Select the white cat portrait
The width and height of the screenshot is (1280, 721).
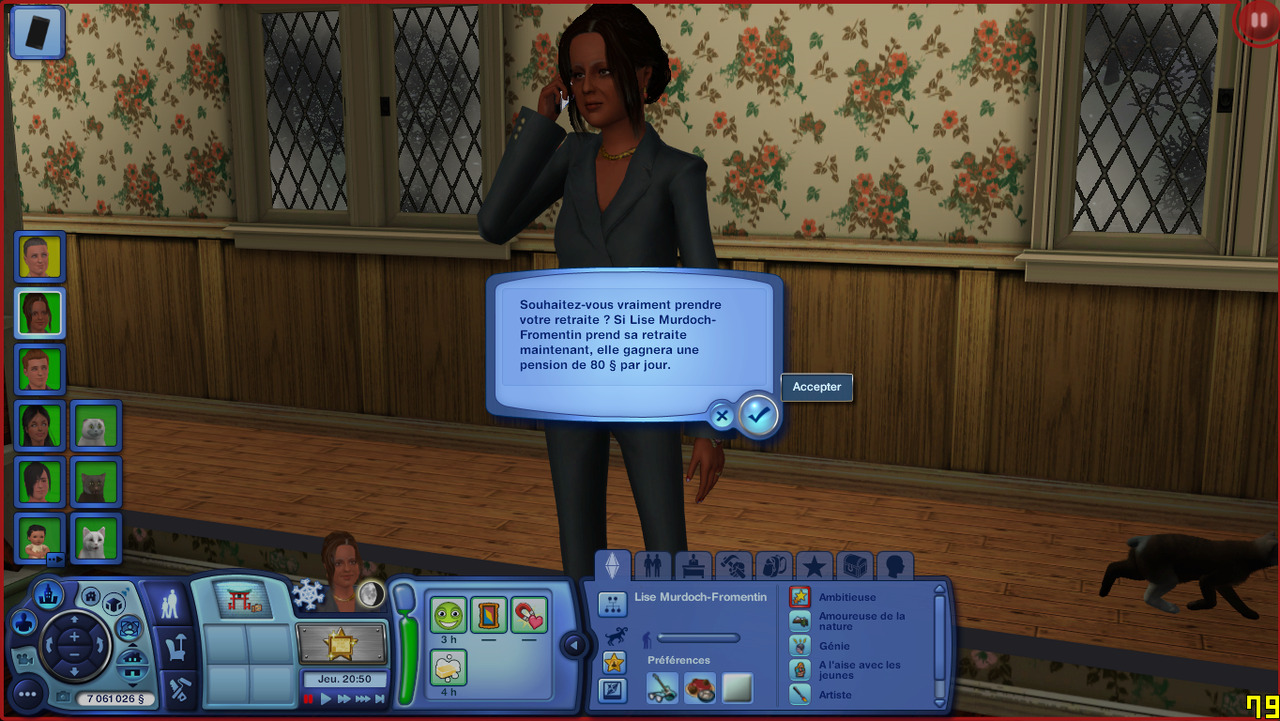click(x=96, y=540)
